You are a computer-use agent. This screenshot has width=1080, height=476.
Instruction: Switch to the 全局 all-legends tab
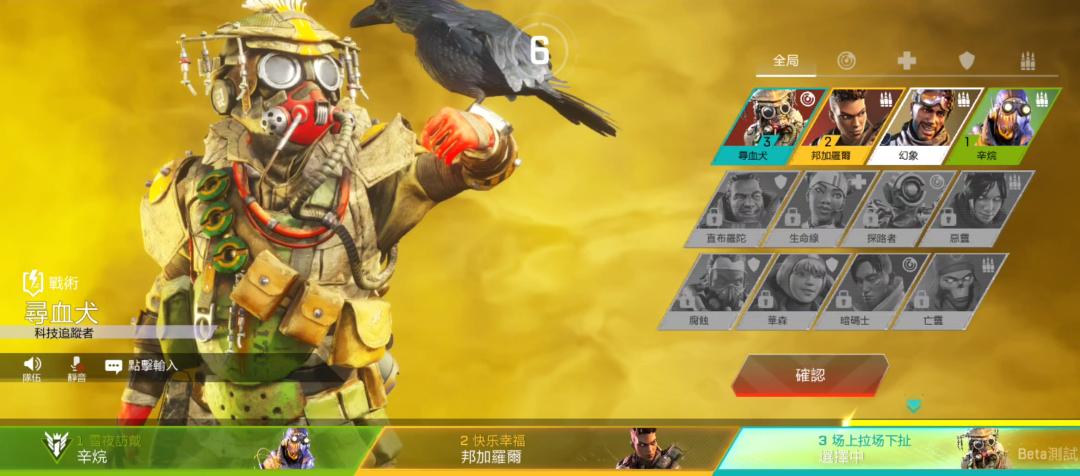tap(786, 61)
